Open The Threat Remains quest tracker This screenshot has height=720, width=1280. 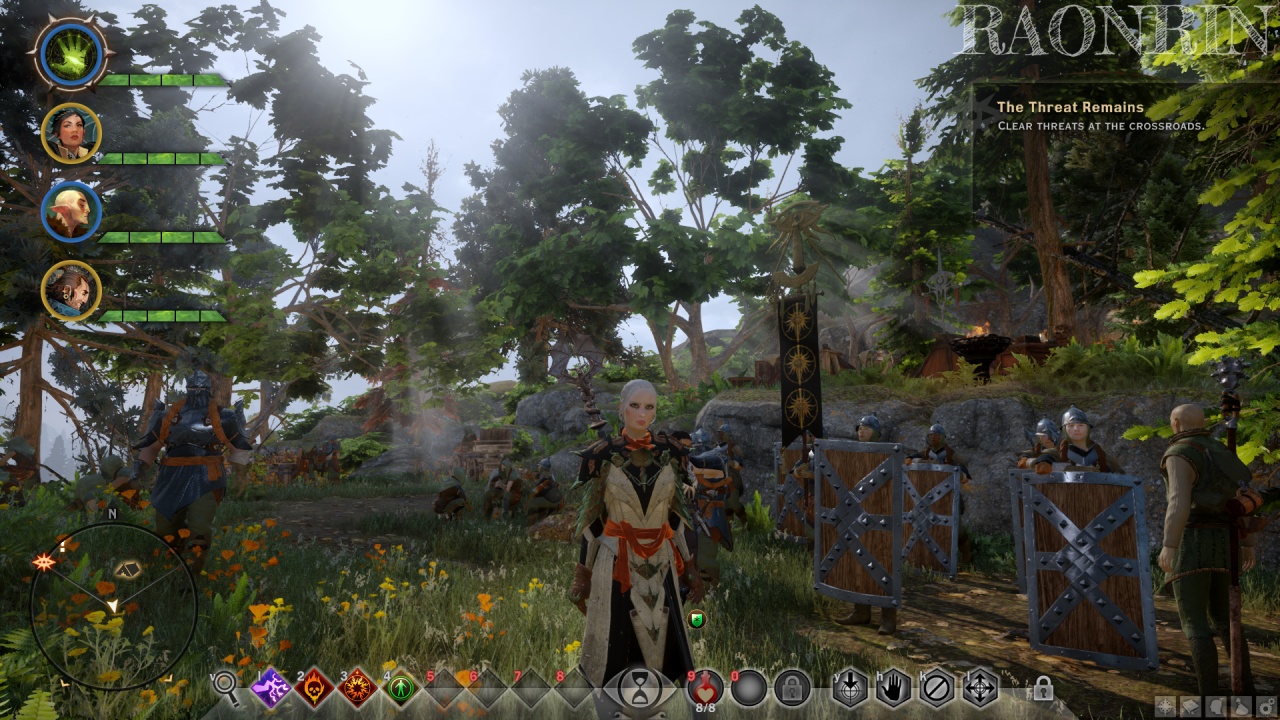click(1070, 107)
